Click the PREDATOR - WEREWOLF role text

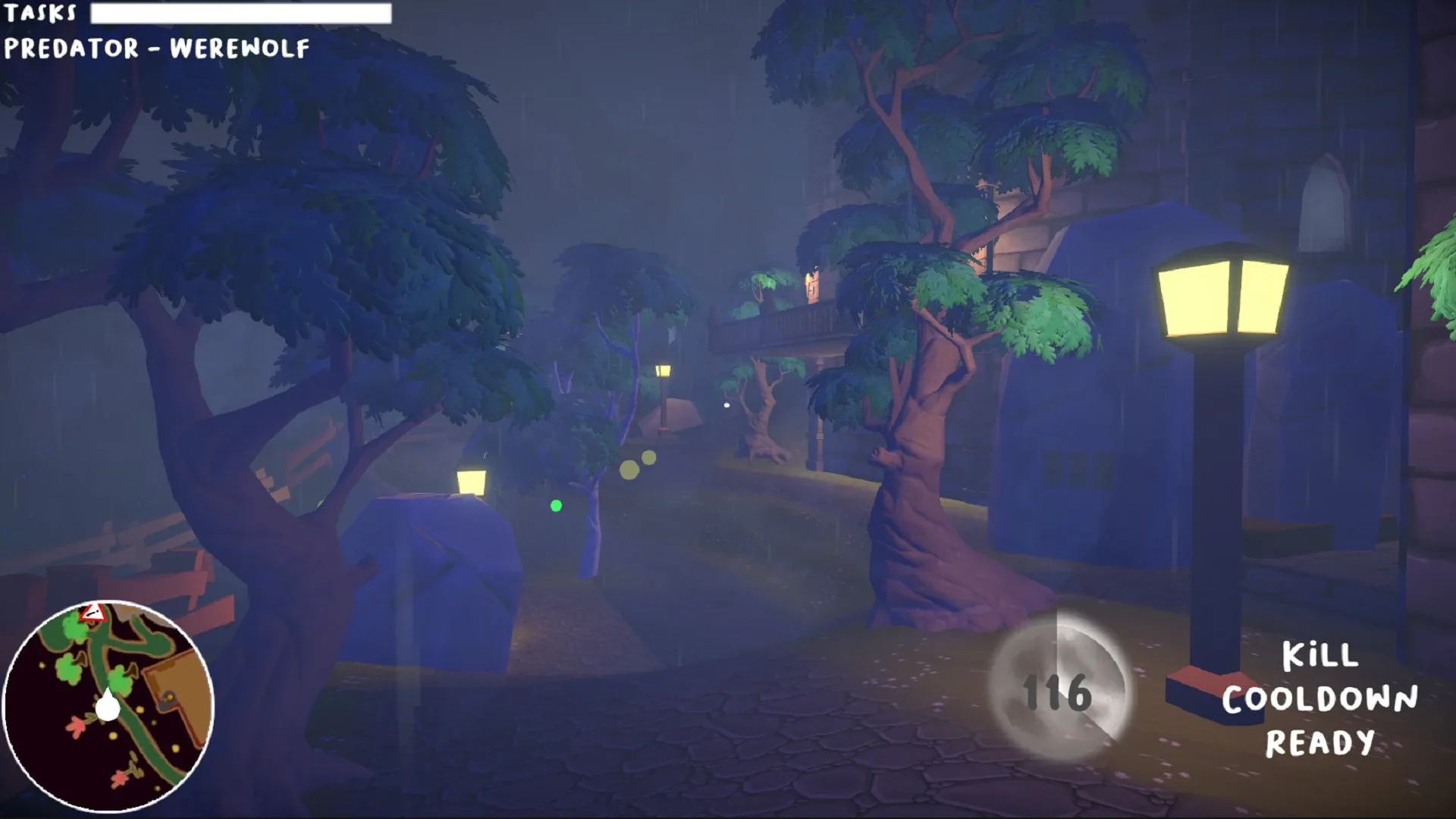pyautogui.click(x=155, y=48)
